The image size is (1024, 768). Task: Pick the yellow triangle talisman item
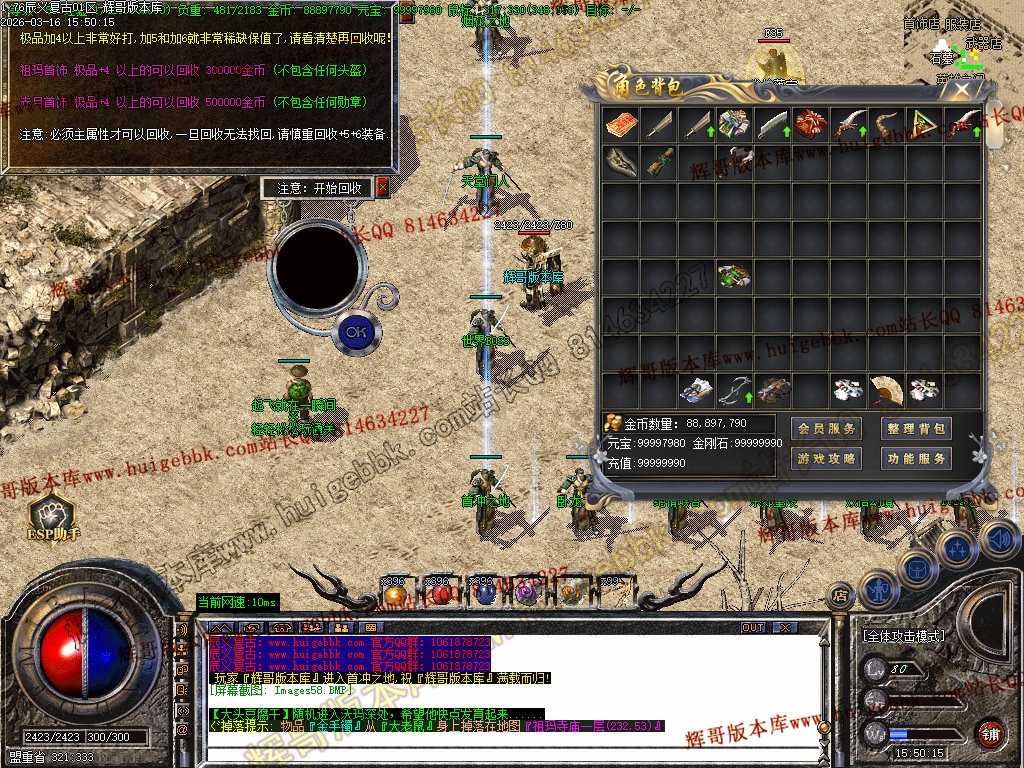(x=924, y=125)
